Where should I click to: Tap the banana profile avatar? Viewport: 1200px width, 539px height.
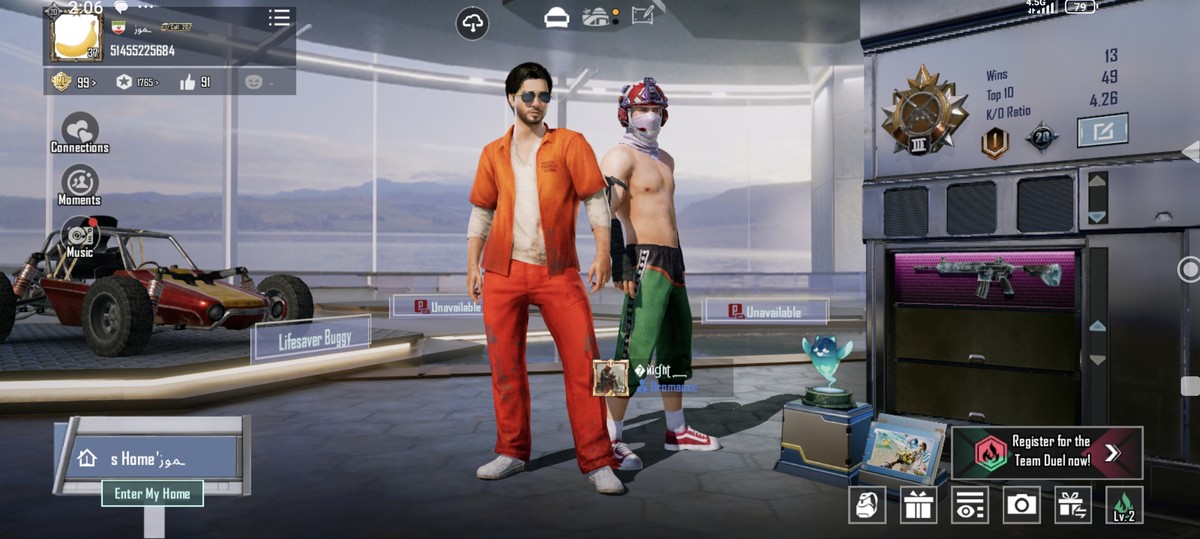tap(75, 37)
